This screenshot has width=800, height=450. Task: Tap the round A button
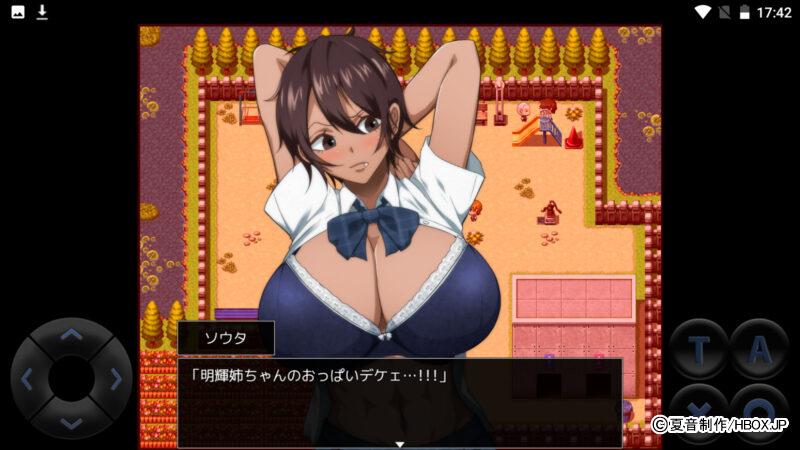759,349
